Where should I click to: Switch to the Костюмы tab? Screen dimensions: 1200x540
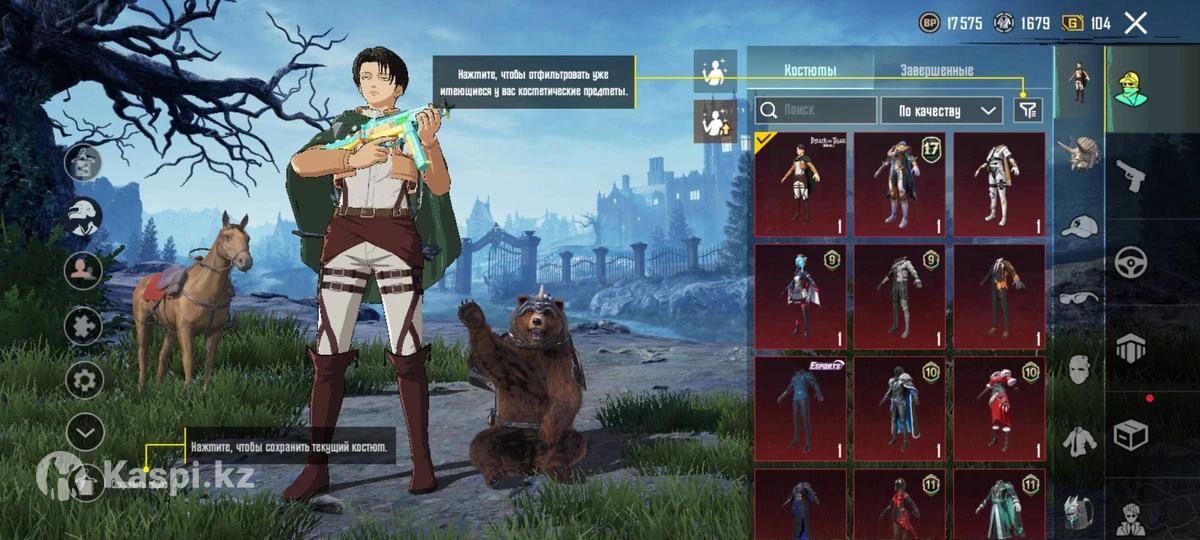tap(810, 71)
